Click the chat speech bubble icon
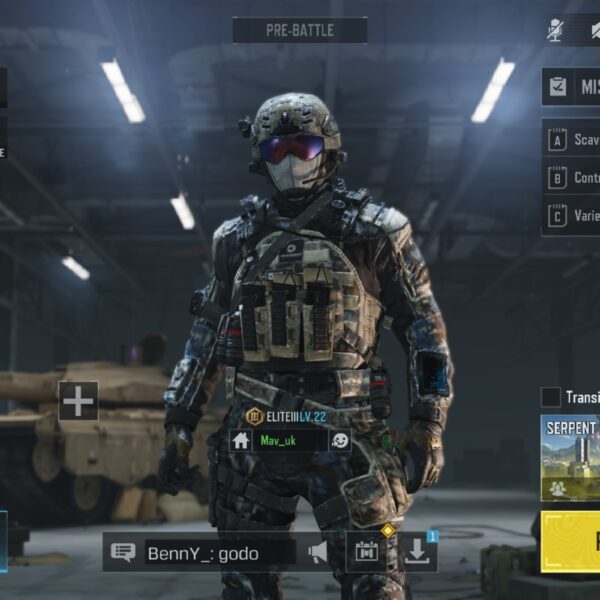Screen dimensions: 600x600 (123, 553)
